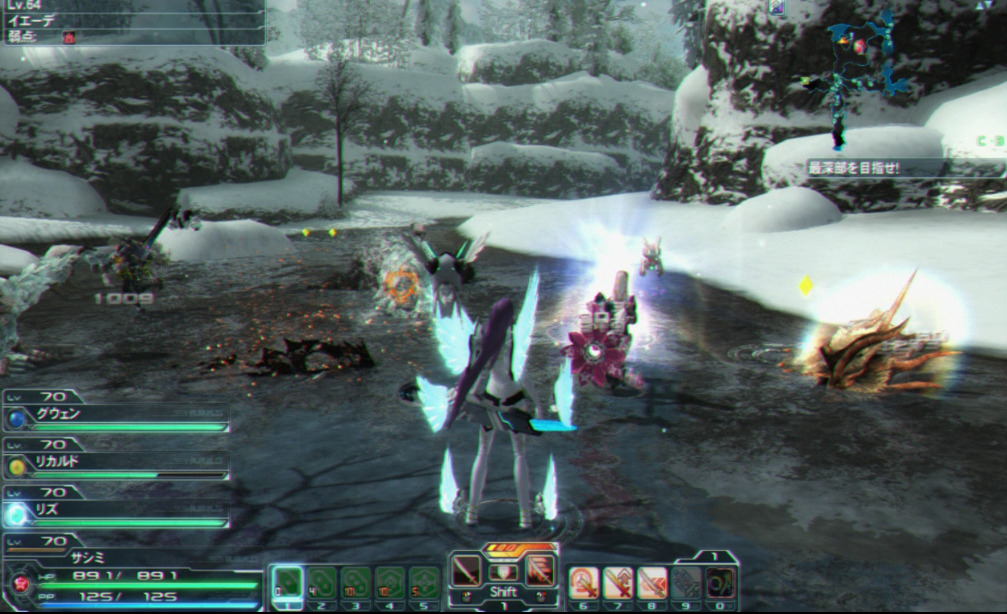Activate the skill in subpalette slot 6

(583, 582)
